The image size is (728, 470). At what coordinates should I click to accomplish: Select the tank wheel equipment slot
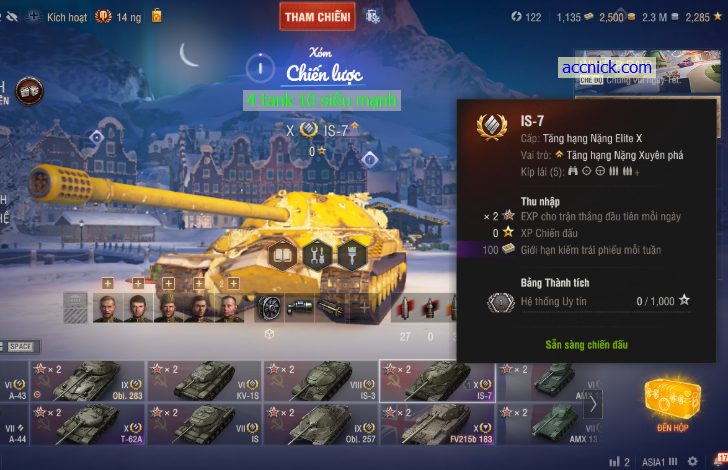pyautogui.click(x=271, y=308)
